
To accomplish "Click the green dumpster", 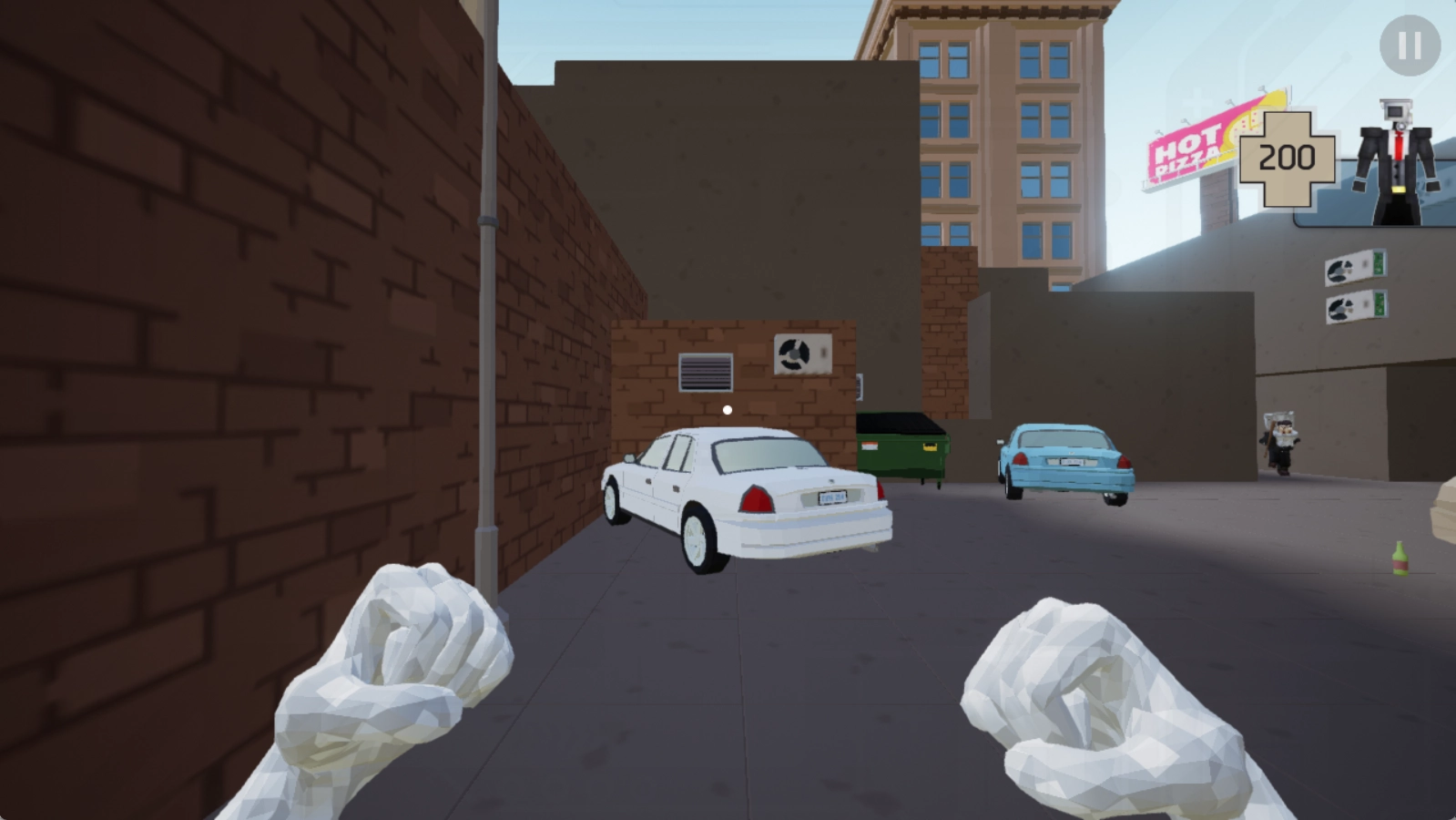I will click(905, 448).
